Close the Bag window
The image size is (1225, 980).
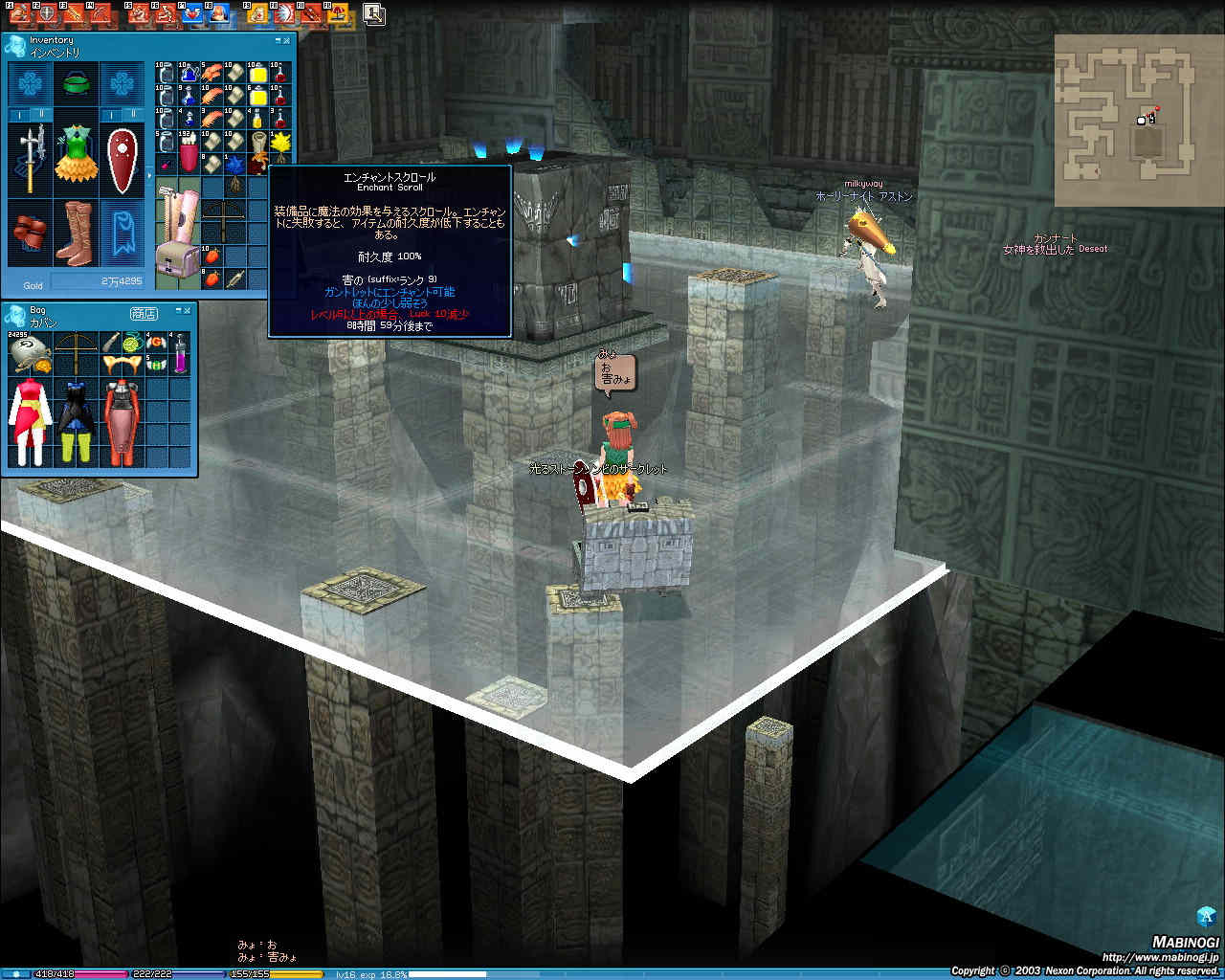tap(187, 311)
